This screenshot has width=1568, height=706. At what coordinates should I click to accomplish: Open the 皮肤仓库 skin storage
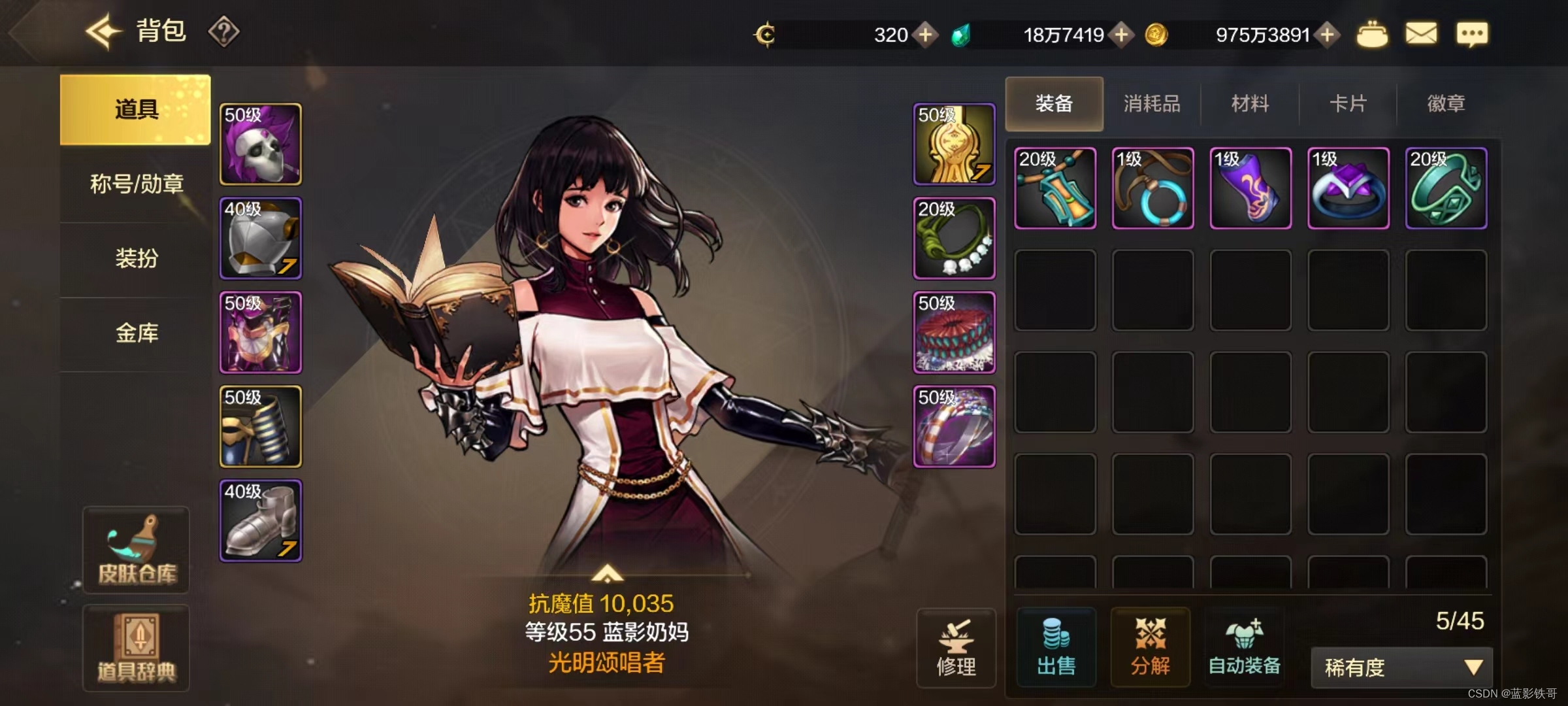(137, 550)
